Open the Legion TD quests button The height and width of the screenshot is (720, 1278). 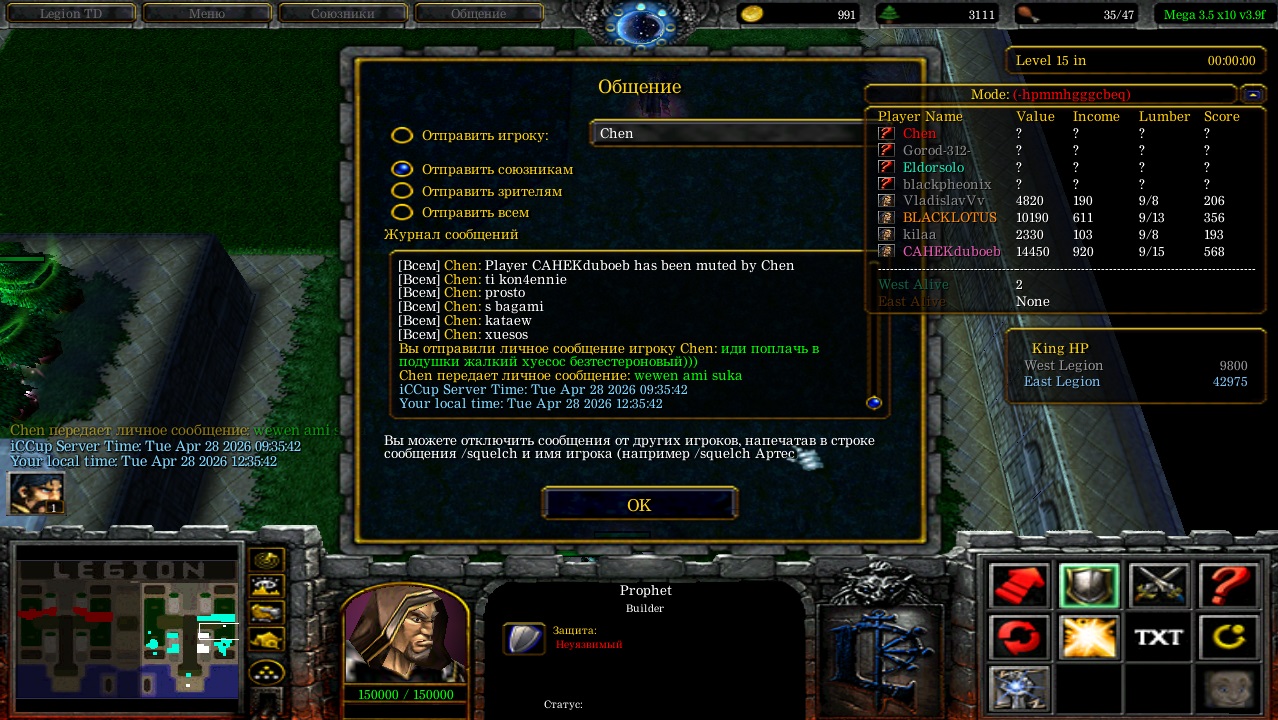point(72,14)
